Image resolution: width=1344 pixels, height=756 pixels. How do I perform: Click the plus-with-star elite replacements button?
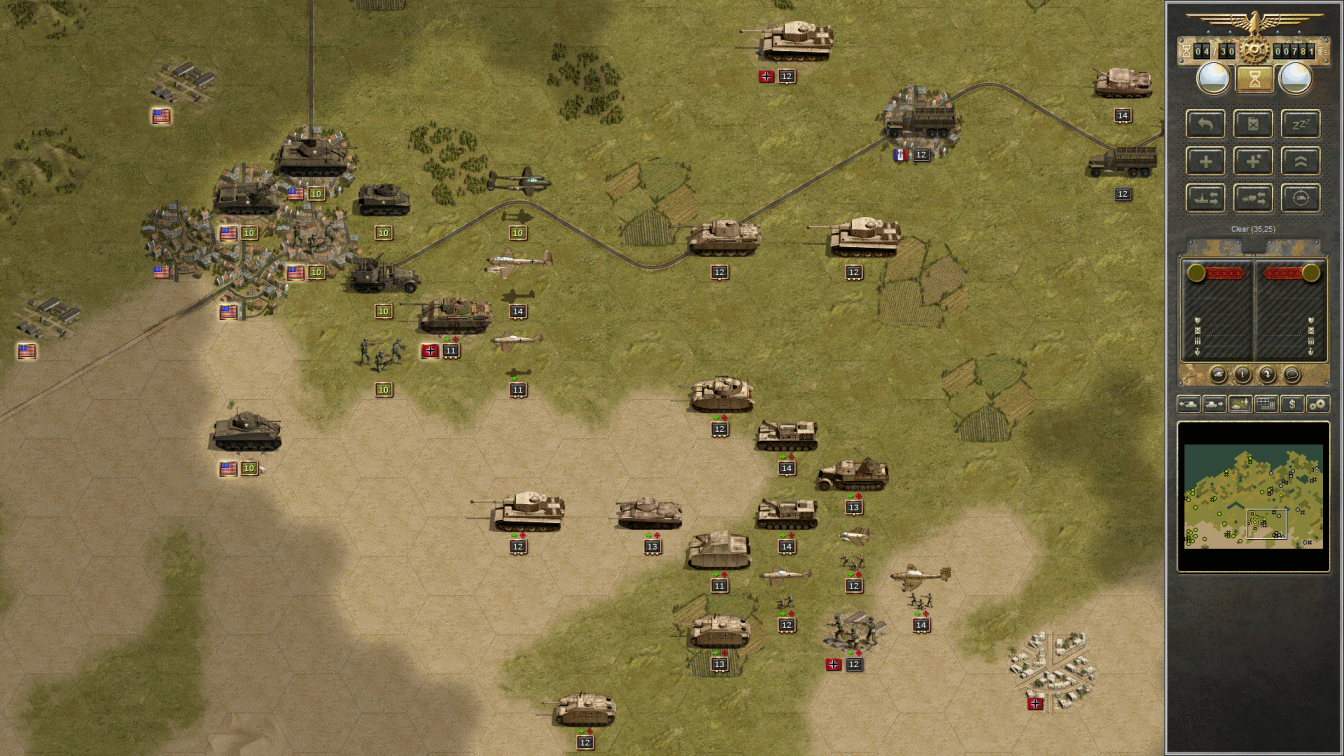pos(1253,161)
